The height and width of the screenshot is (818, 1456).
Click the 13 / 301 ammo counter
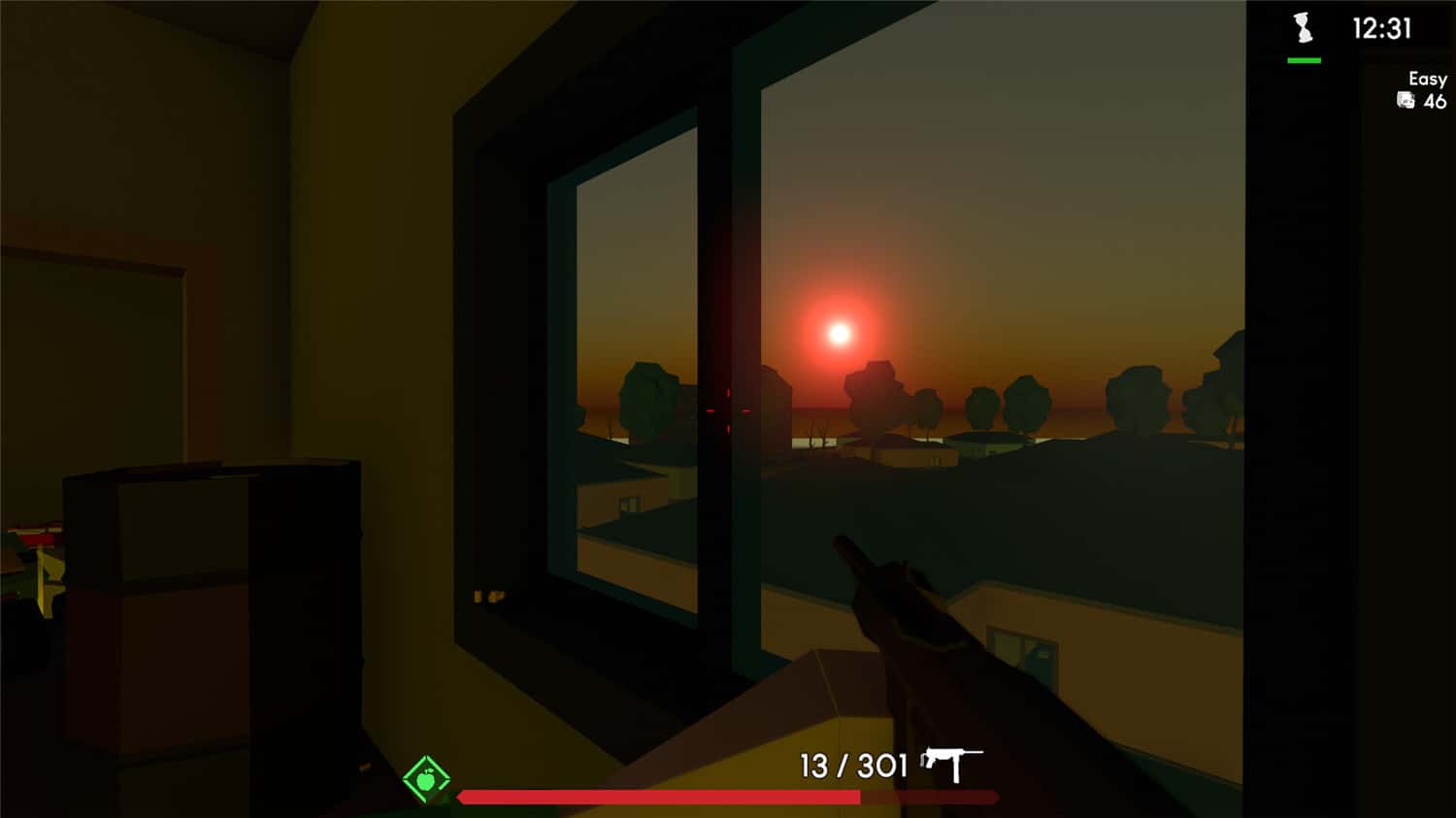pos(851,766)
